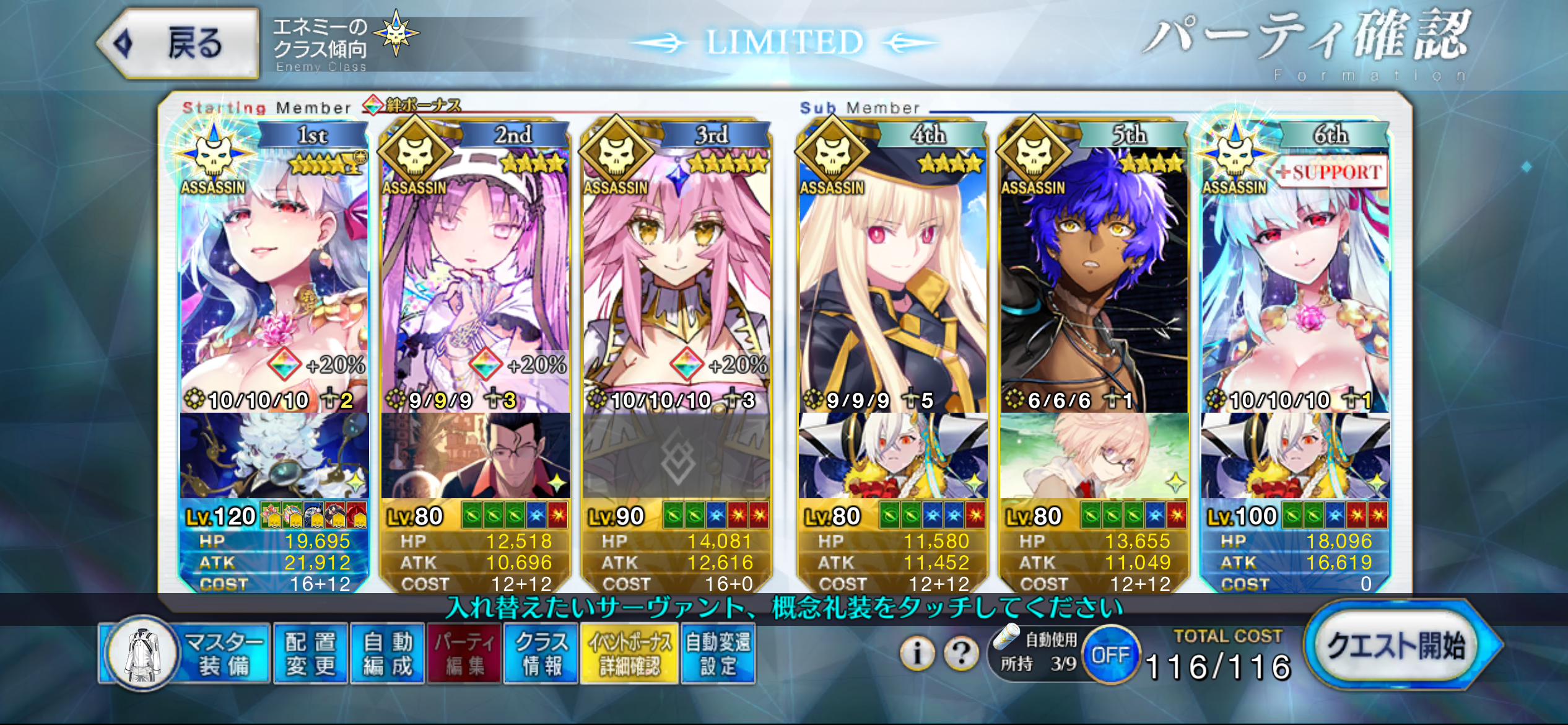This screenshot has width=1568, height=725.
Task: Open 自動変還 settings
Action: [x=718, y=654]
